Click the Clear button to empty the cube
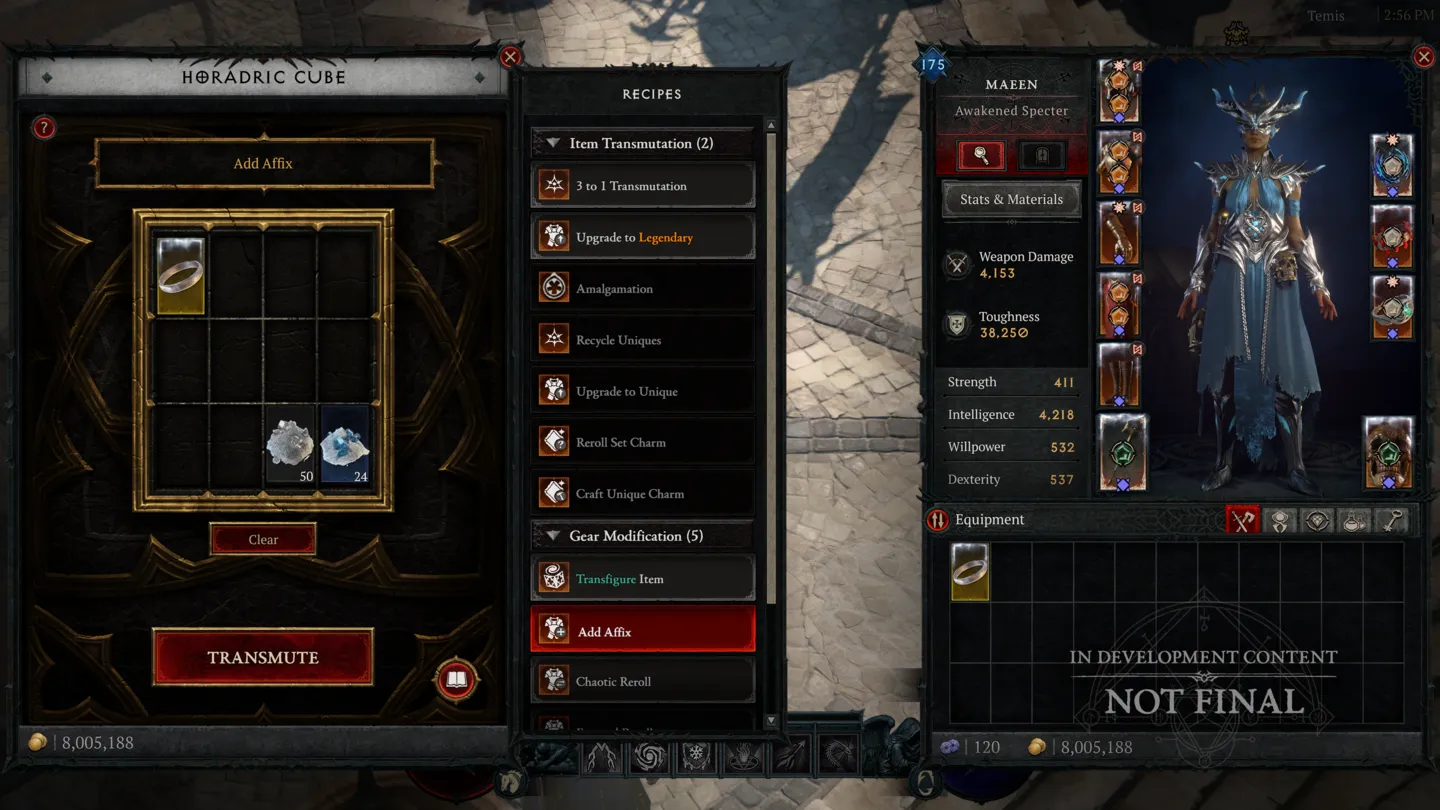 point(263,539)
